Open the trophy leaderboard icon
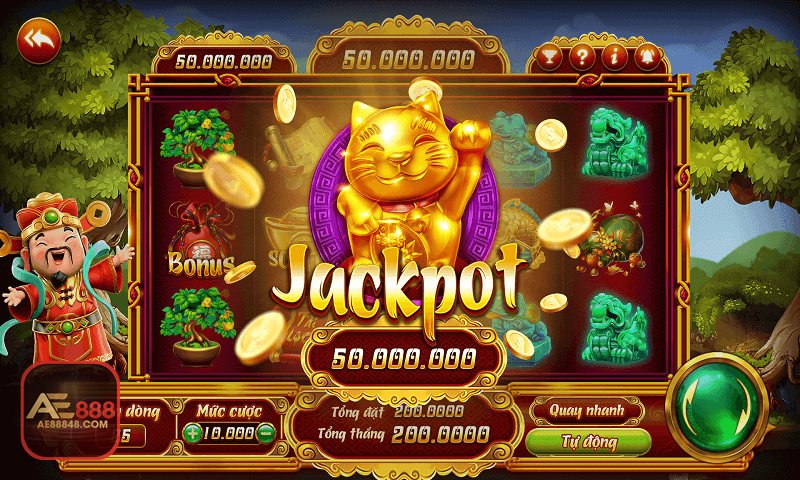The height and width of the screenshot is (480, 800). click(x=549, y=56)
